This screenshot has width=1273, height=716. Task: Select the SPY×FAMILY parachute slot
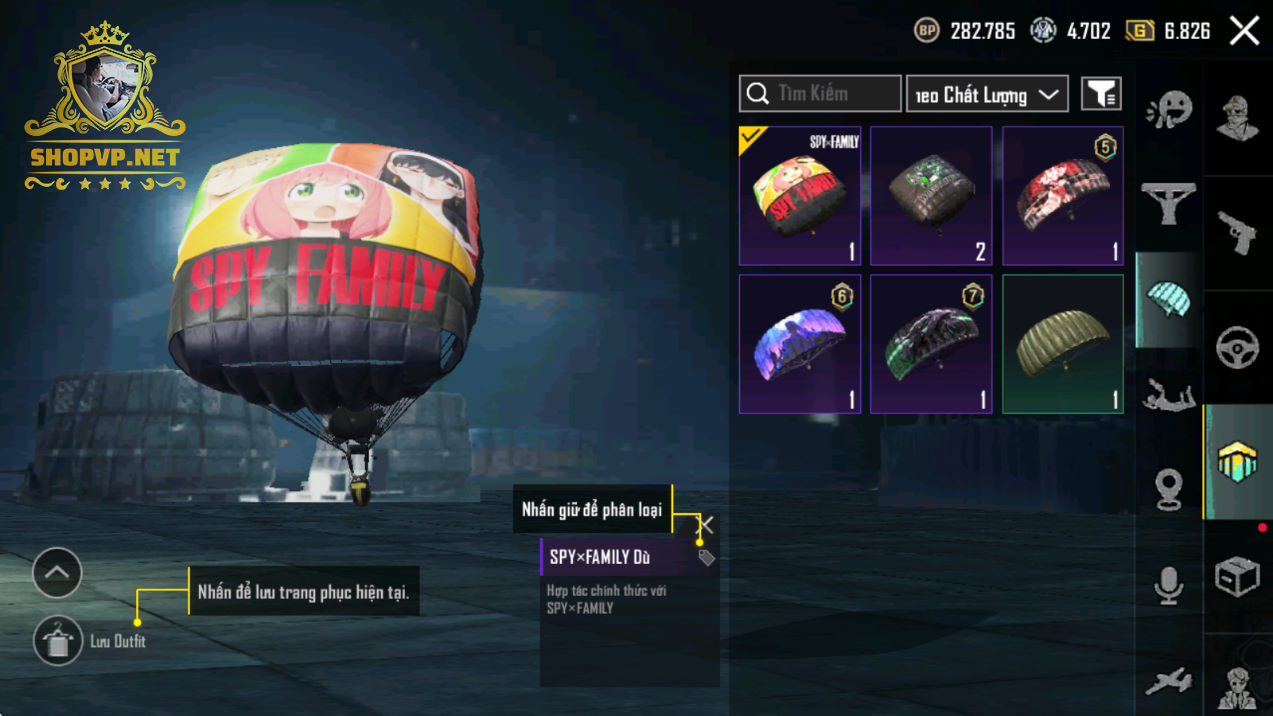pos(800,196)
